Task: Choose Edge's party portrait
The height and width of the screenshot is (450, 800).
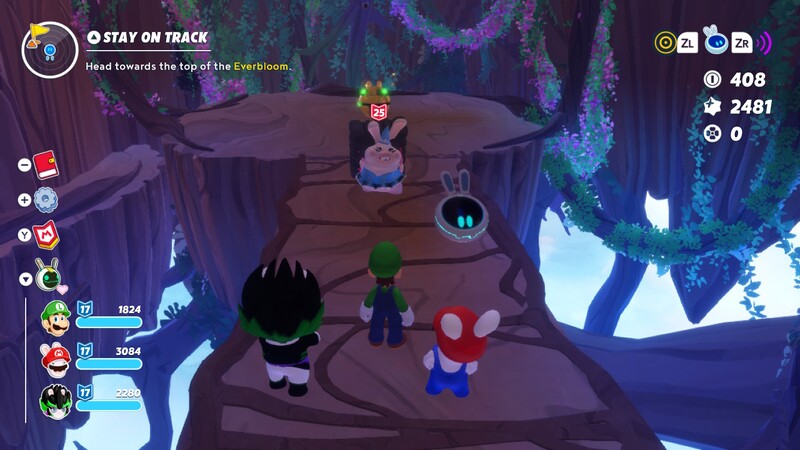Action: point(55,399)
